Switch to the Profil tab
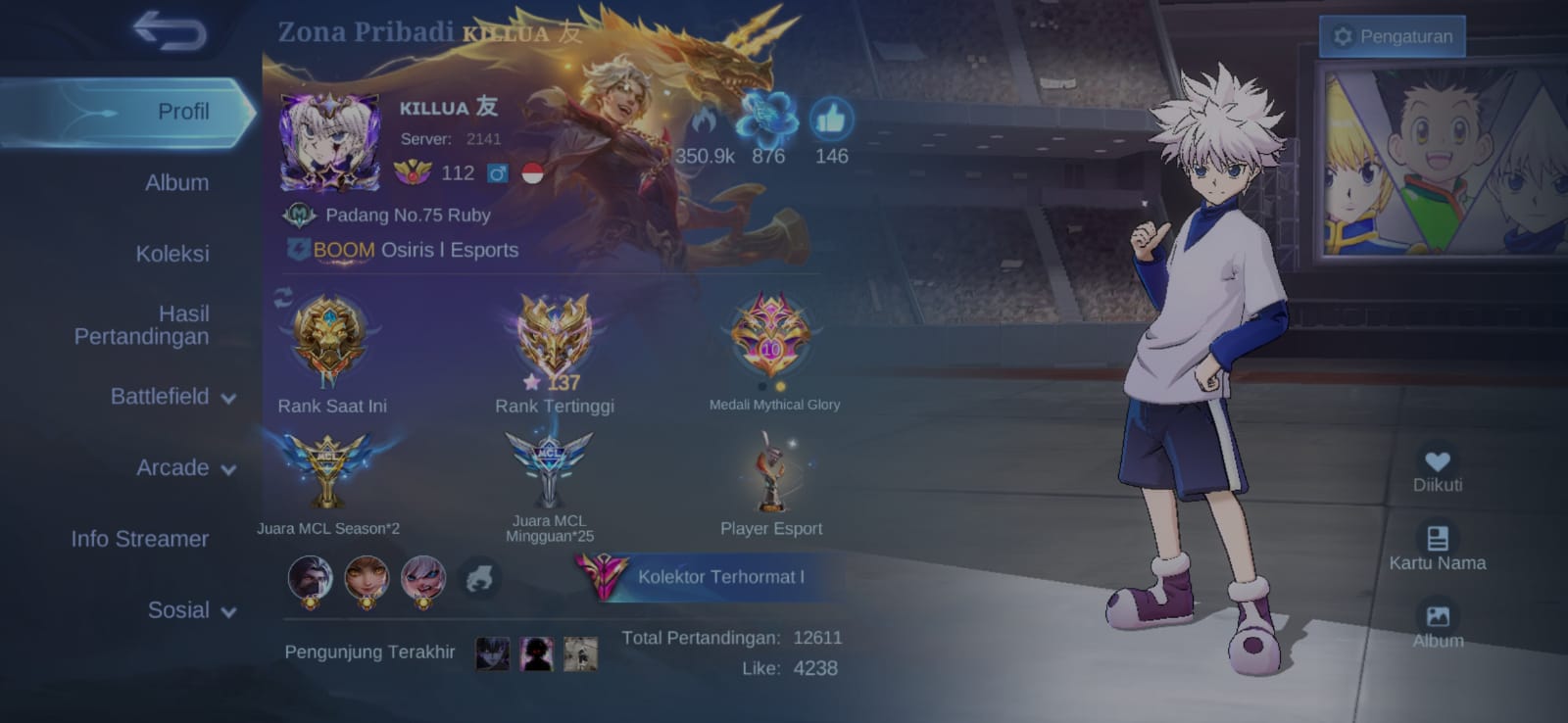1568x723 pixels. (182, 112)
